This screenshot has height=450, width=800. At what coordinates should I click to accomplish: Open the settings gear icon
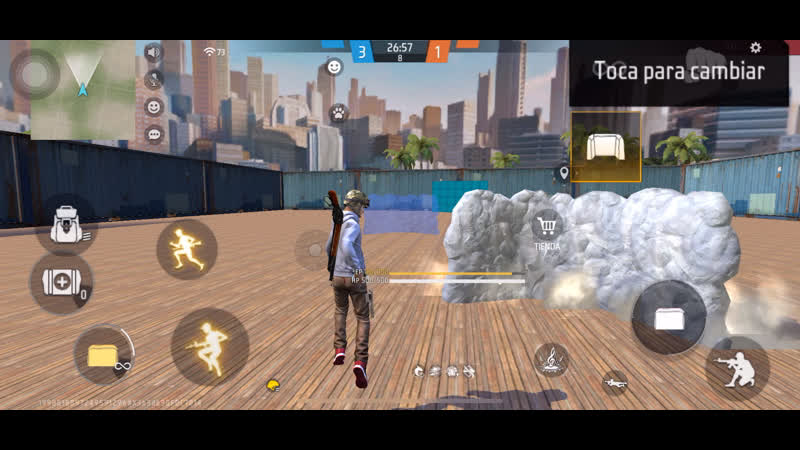pos(756,48)
